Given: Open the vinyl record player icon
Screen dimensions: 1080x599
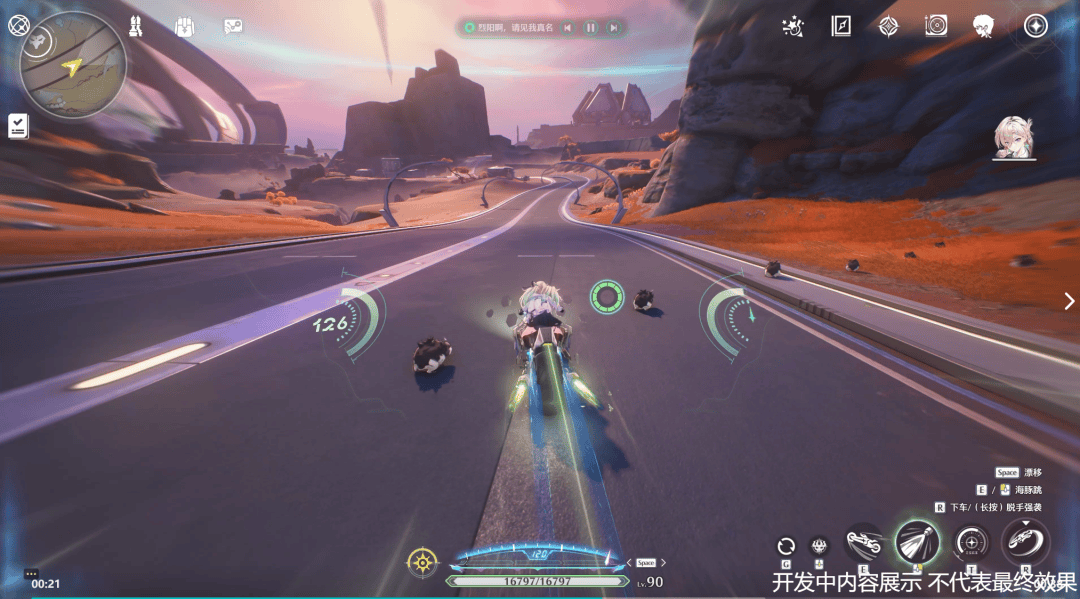Looking at the screenshot, I should (936, 26).
